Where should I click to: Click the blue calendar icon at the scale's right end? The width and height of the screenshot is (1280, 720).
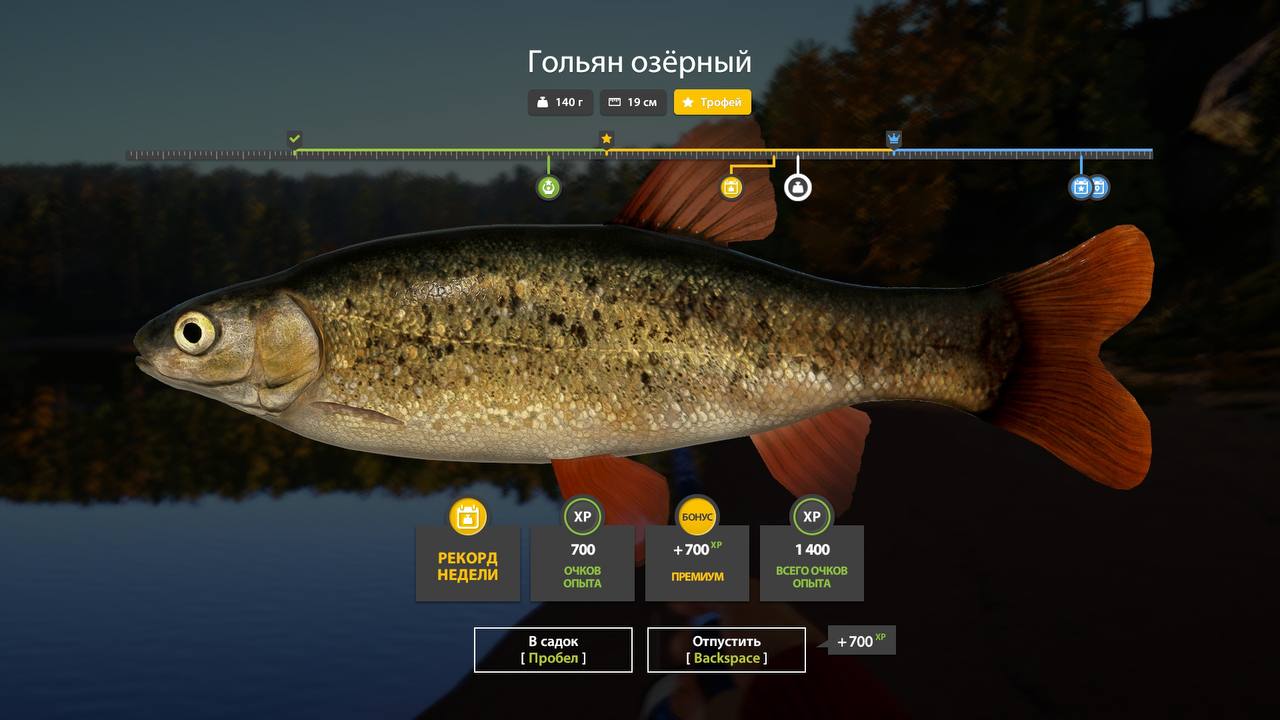(x=1081, y=186)
